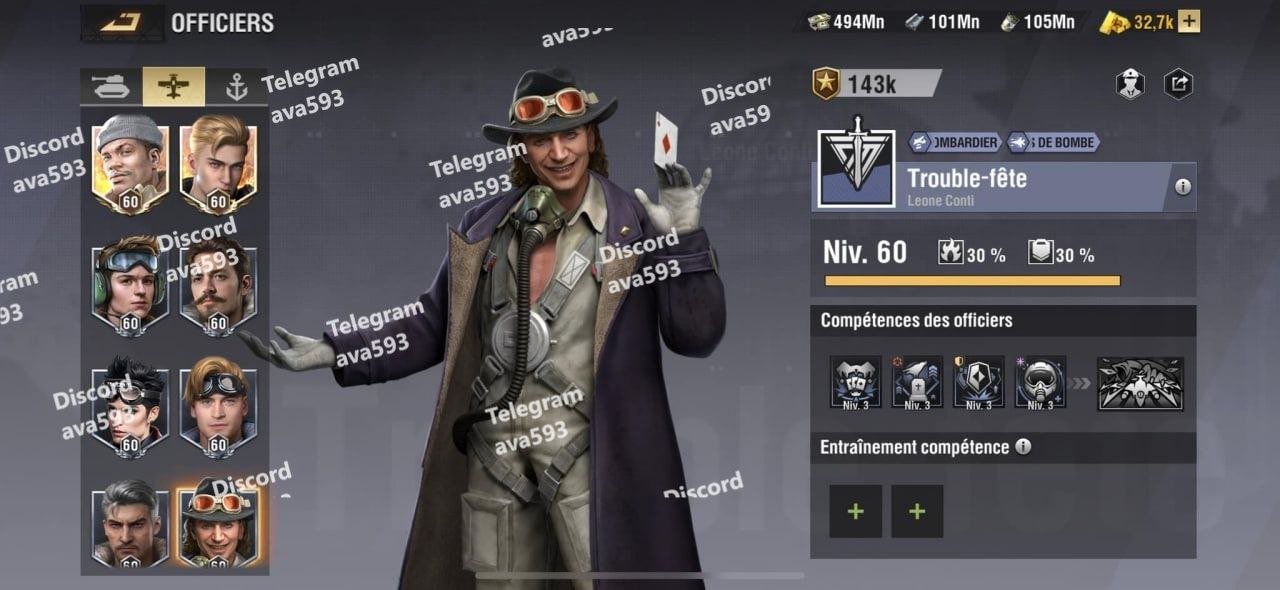Image resolution: width=1280 pixels, height=590 pixels.
Task: Click the share arrow hexagon icon
Action: 1179,84
